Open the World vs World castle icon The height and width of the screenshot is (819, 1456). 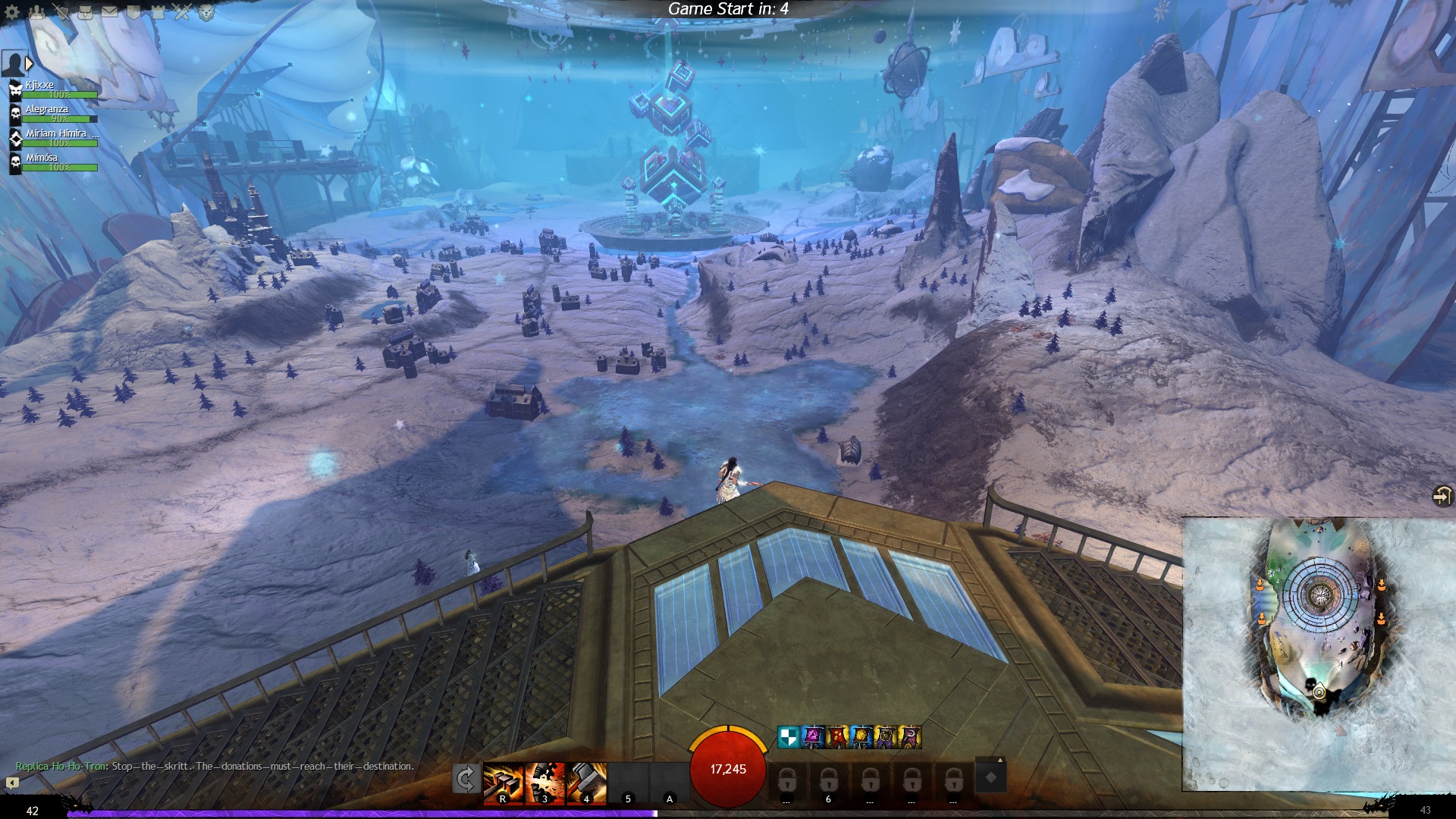click(158, 12)
